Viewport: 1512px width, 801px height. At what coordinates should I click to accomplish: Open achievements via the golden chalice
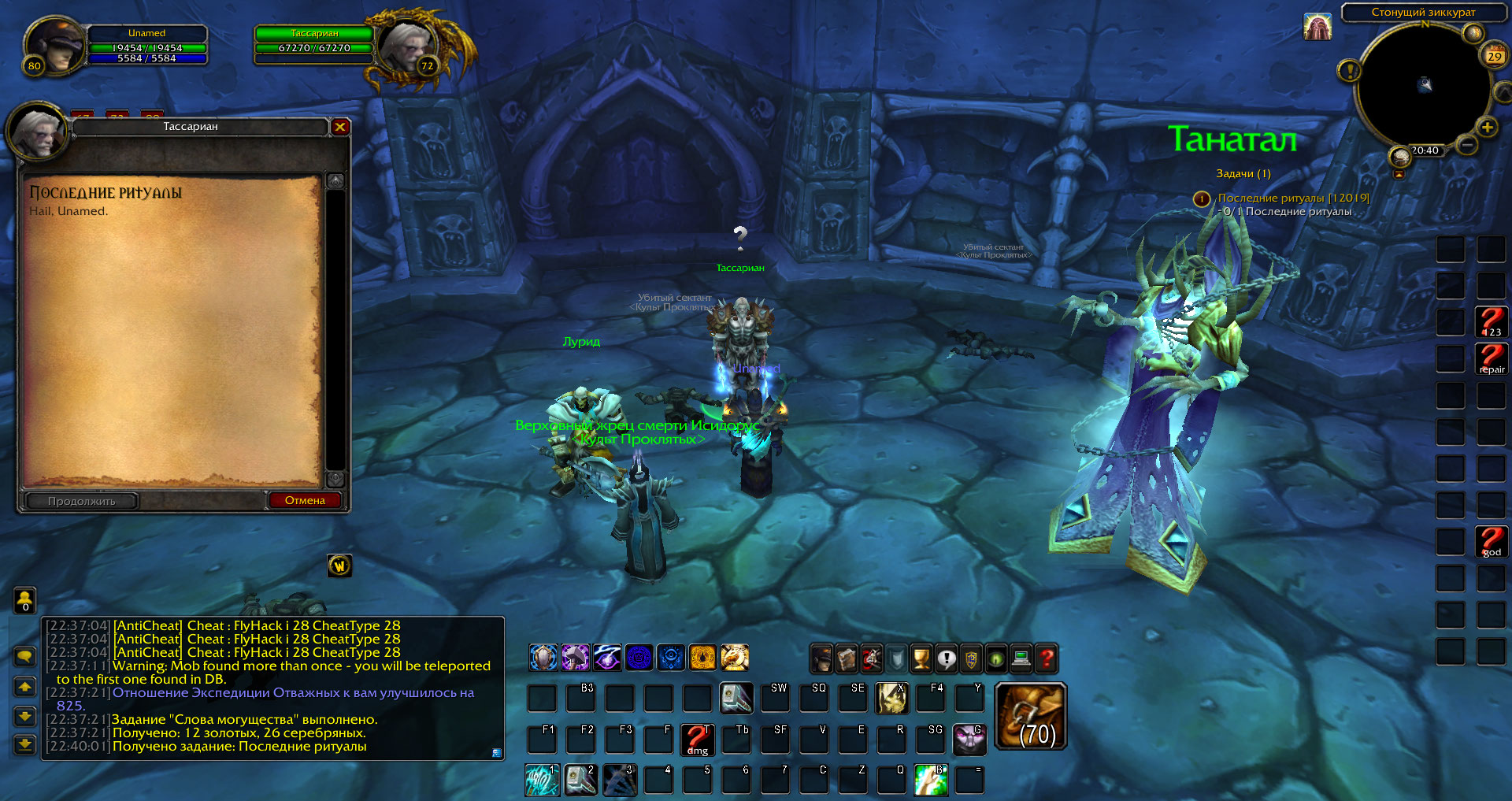[x=921, y=658]
